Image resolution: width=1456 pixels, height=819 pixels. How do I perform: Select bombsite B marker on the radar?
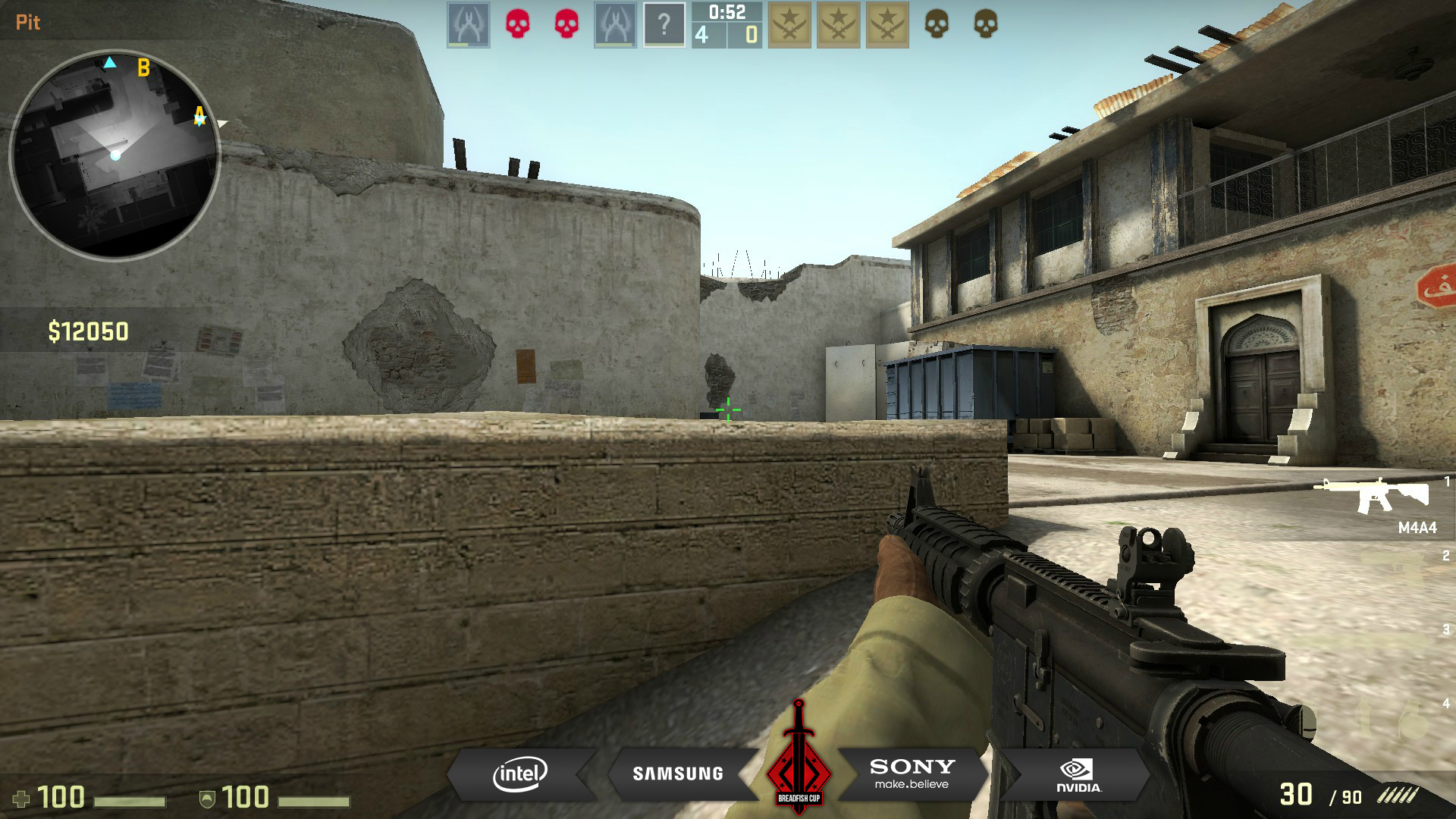[143, 68]
